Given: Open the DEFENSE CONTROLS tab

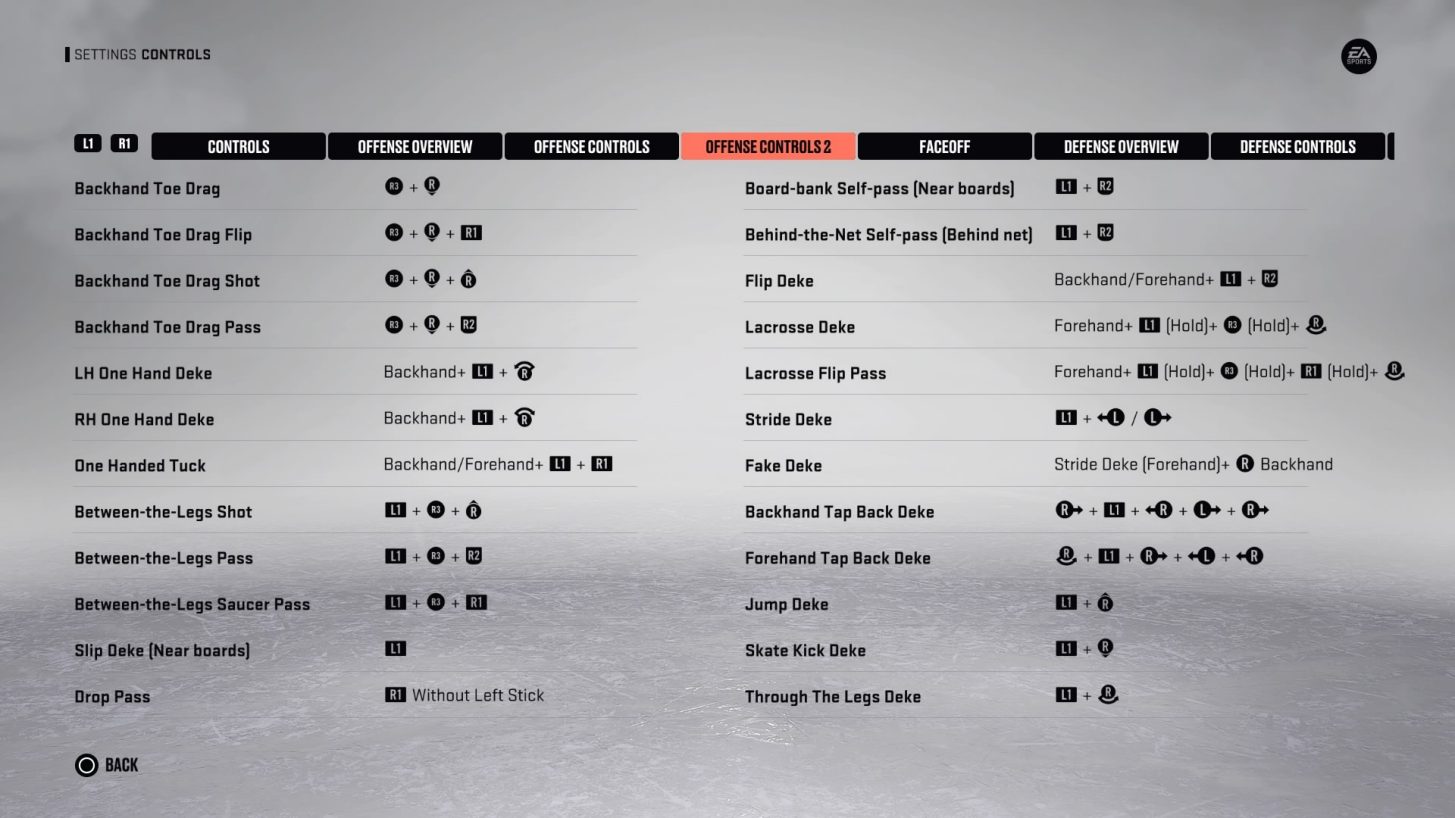Looking at the screenshot, I should (1298, 146).
